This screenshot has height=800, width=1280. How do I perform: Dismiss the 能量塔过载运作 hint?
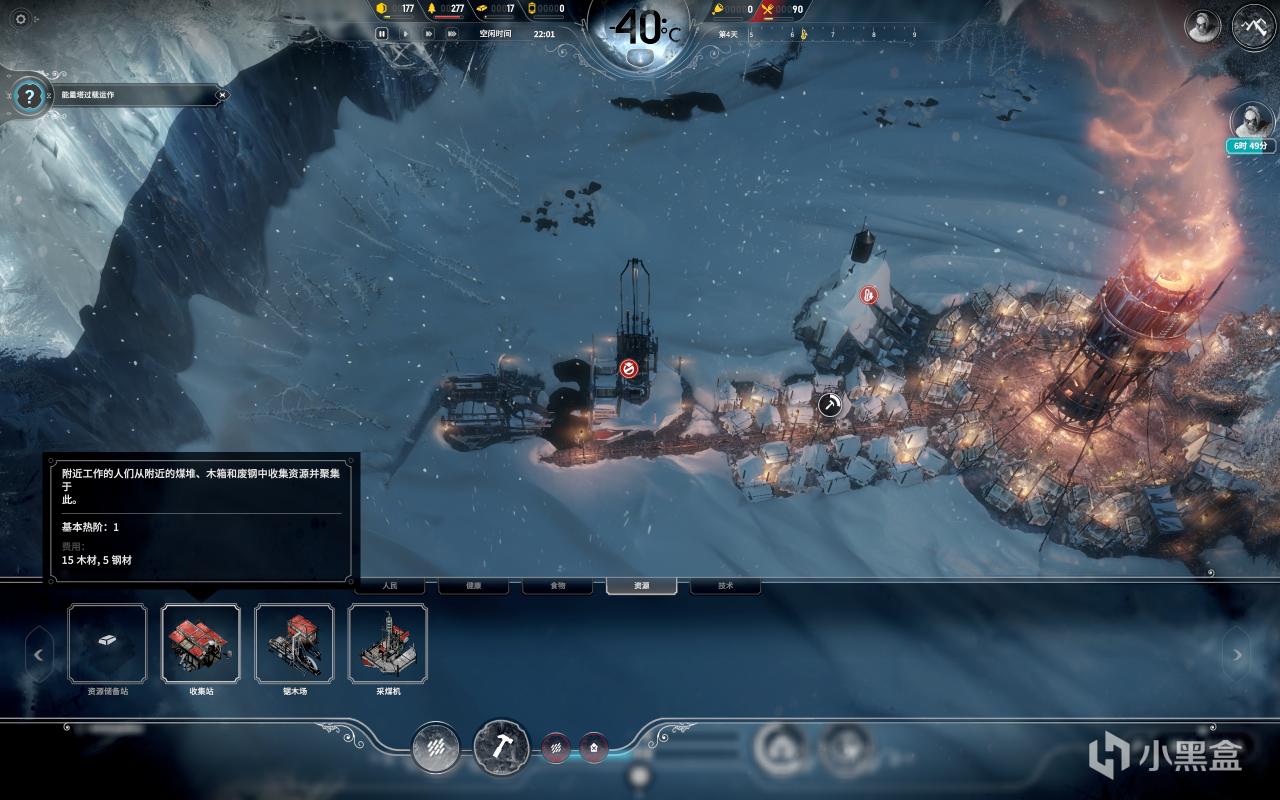222,95
